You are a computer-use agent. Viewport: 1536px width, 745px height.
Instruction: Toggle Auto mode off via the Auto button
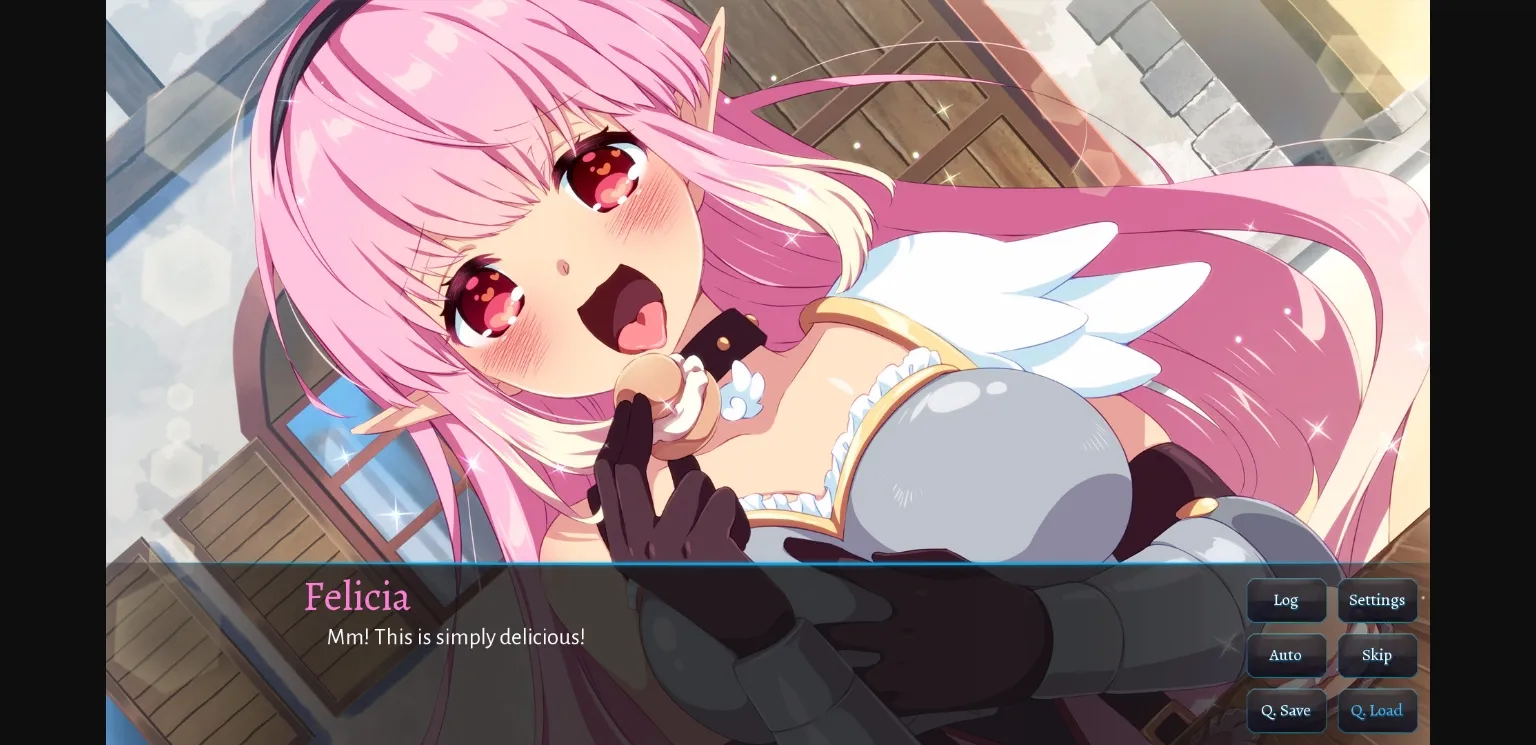[1286, 655]
